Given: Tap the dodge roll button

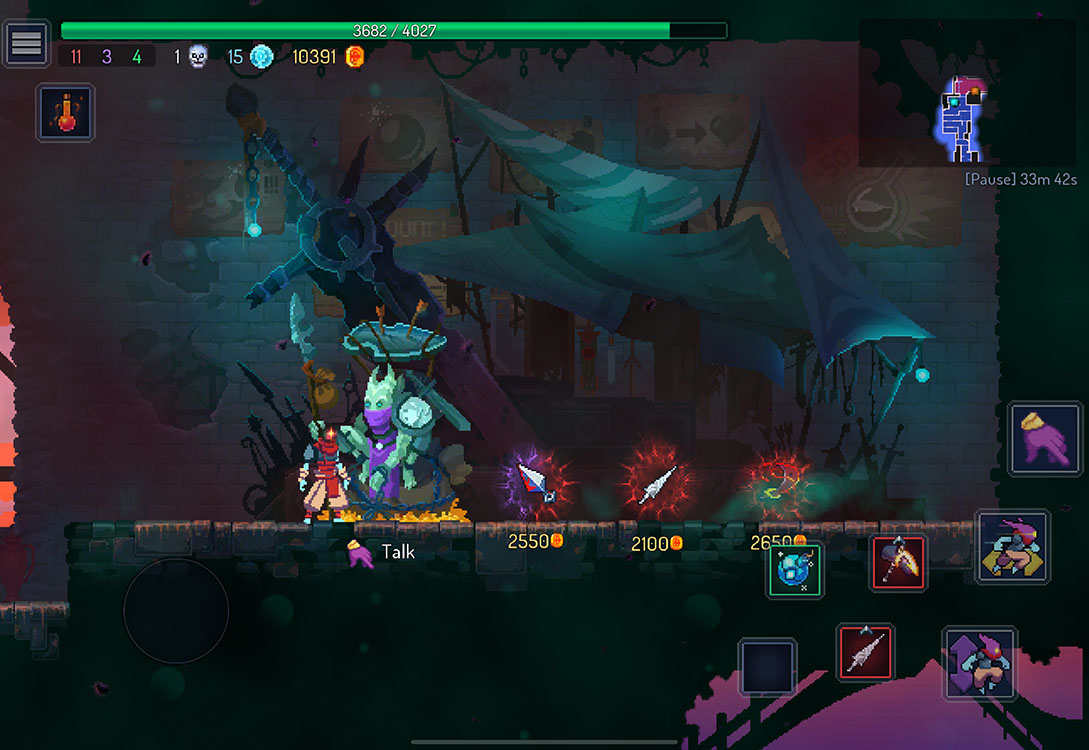Looking at the screenshot, I should click(x=1012, y=547).
